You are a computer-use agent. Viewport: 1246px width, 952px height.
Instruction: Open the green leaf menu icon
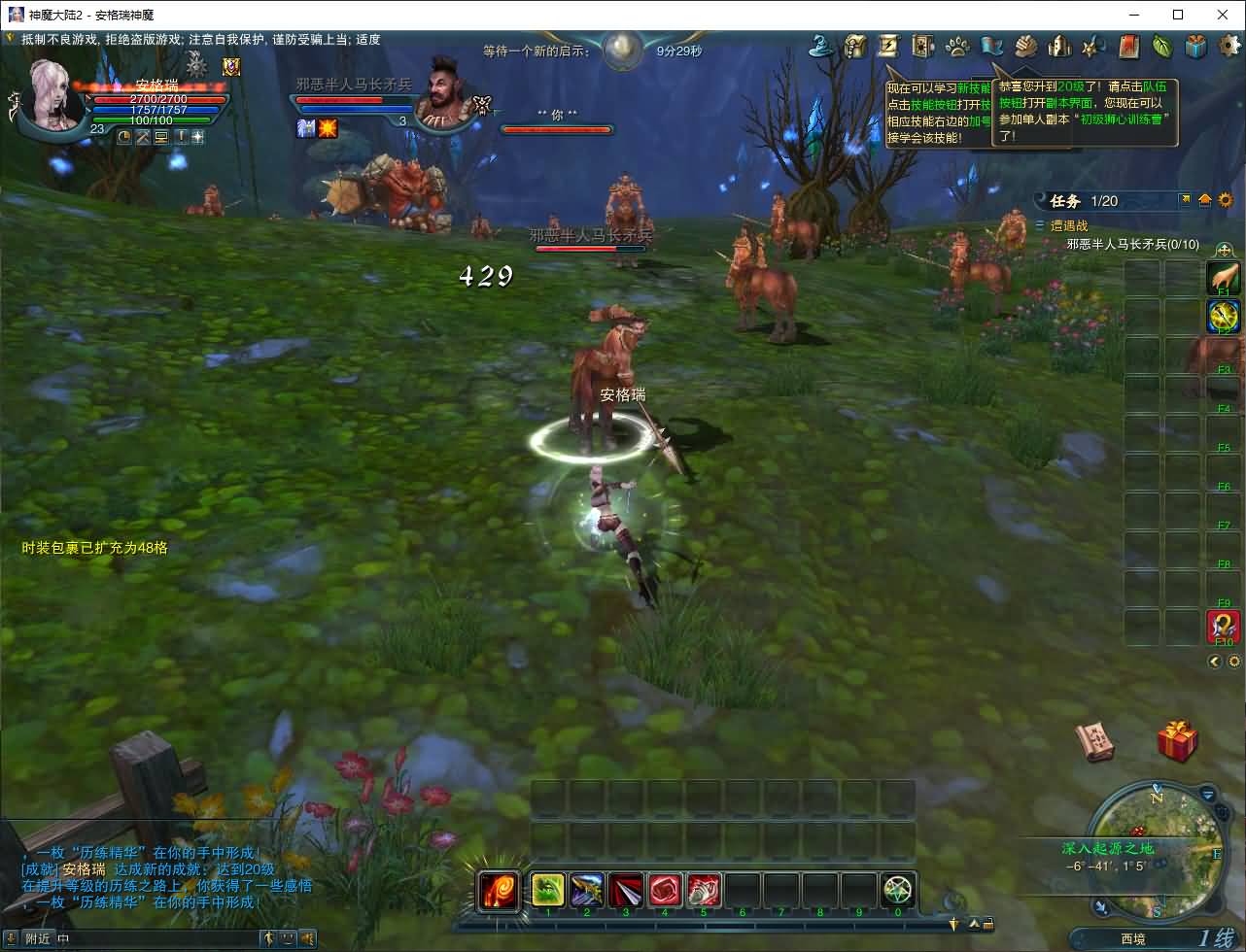[x=1162, y=46]
